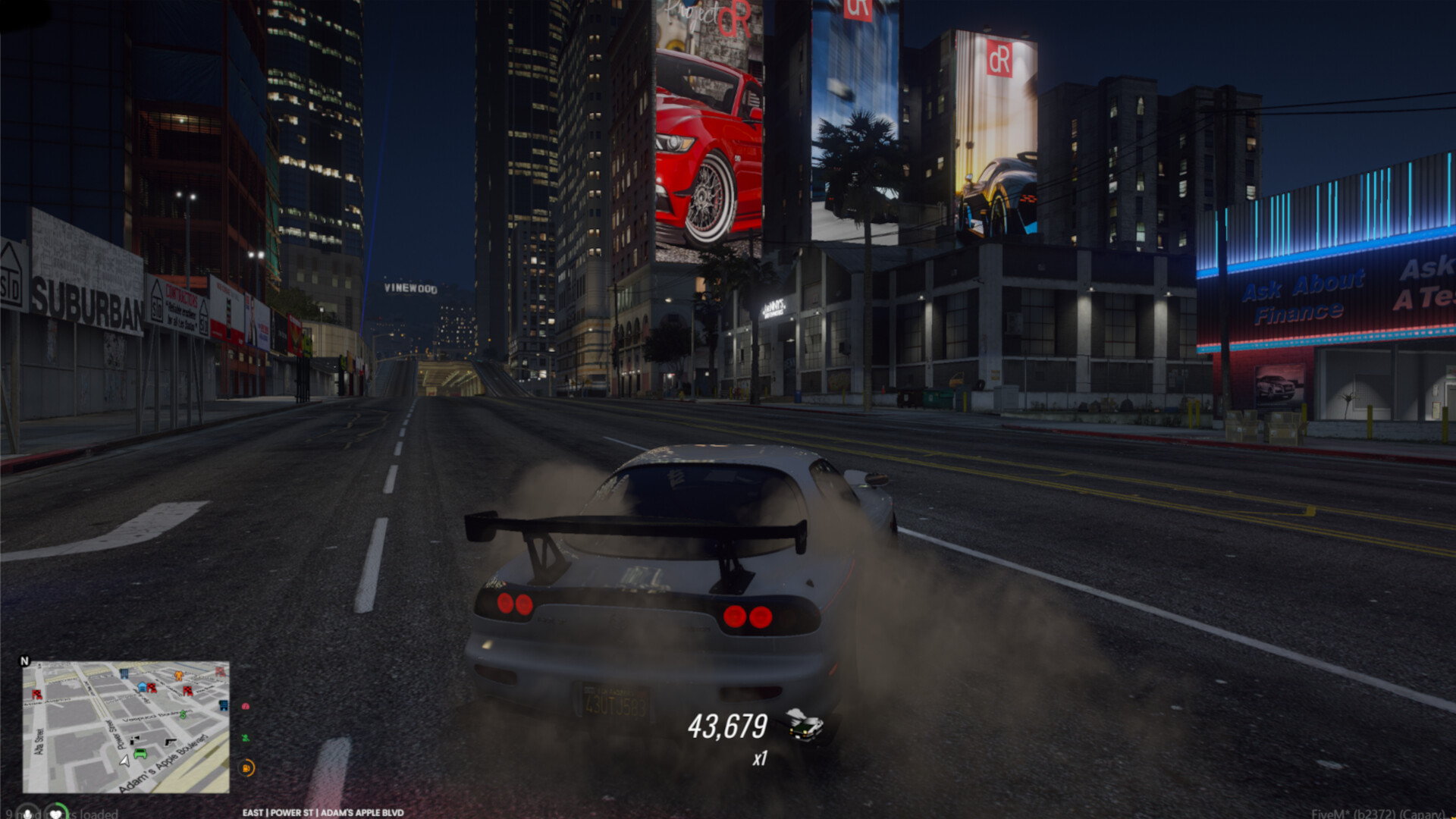Select the orange clothing store map marker
1456x819 pixels.
(178, 675)
